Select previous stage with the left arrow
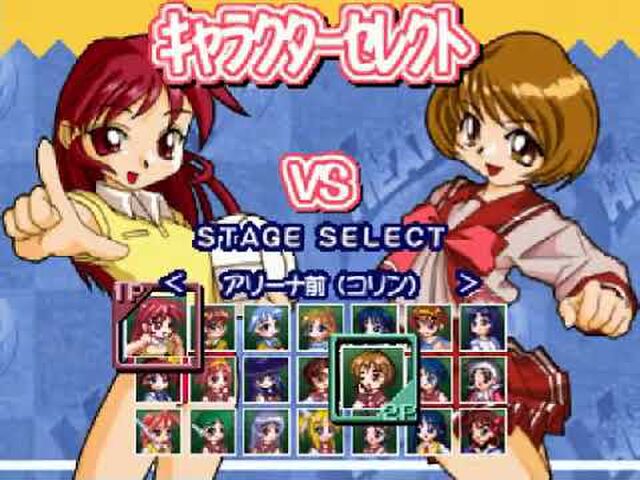Screen dimensions: 640x480 [174, 283]
